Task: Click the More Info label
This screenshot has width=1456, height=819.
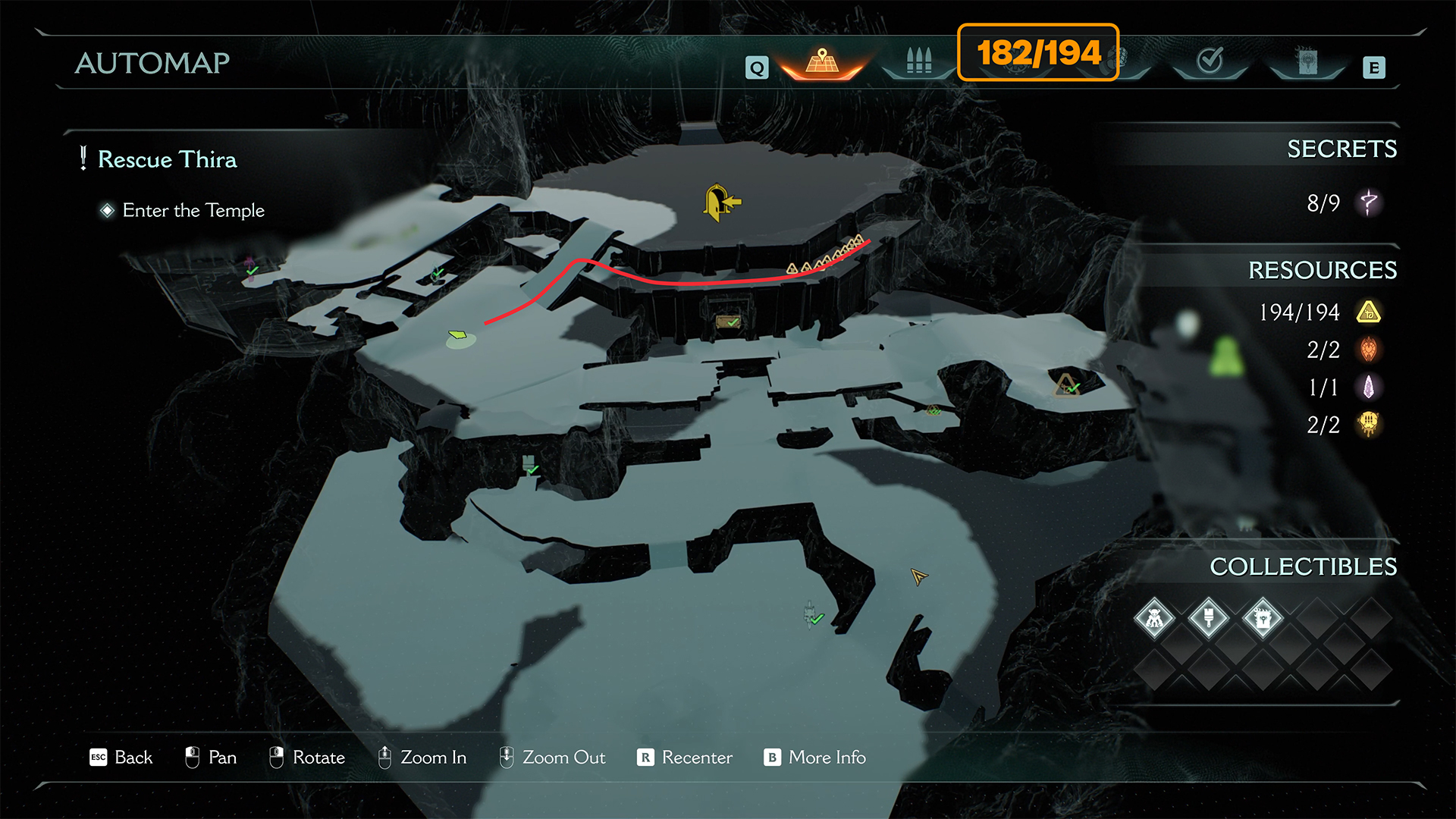Action: [x=827, y=758]
